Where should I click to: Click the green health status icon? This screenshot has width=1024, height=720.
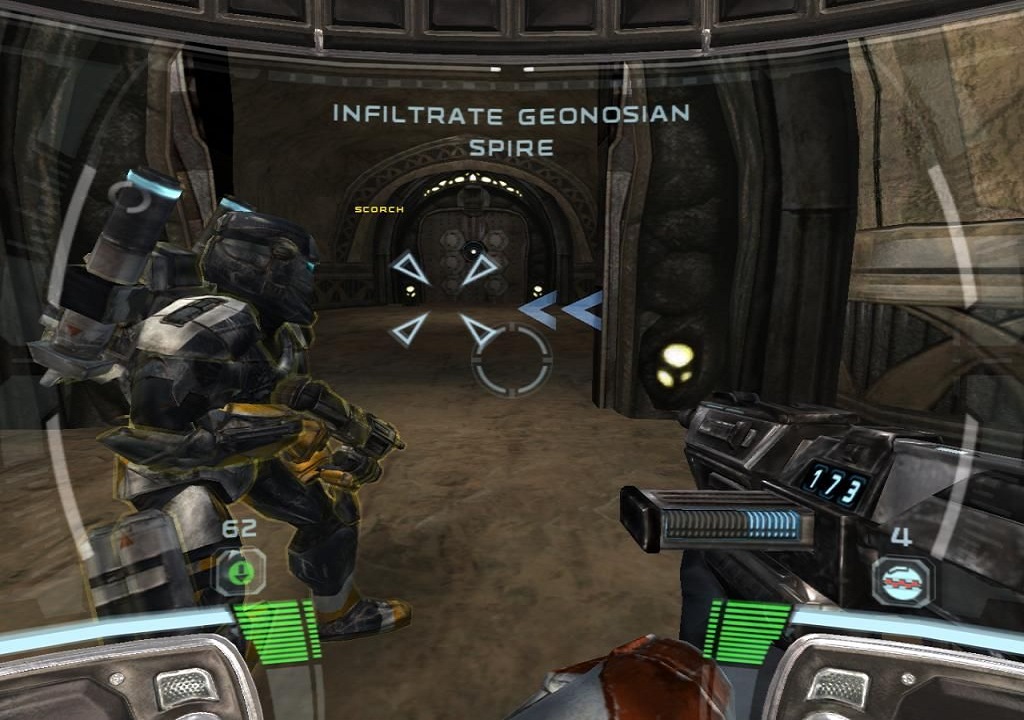(x=240, y=572)
